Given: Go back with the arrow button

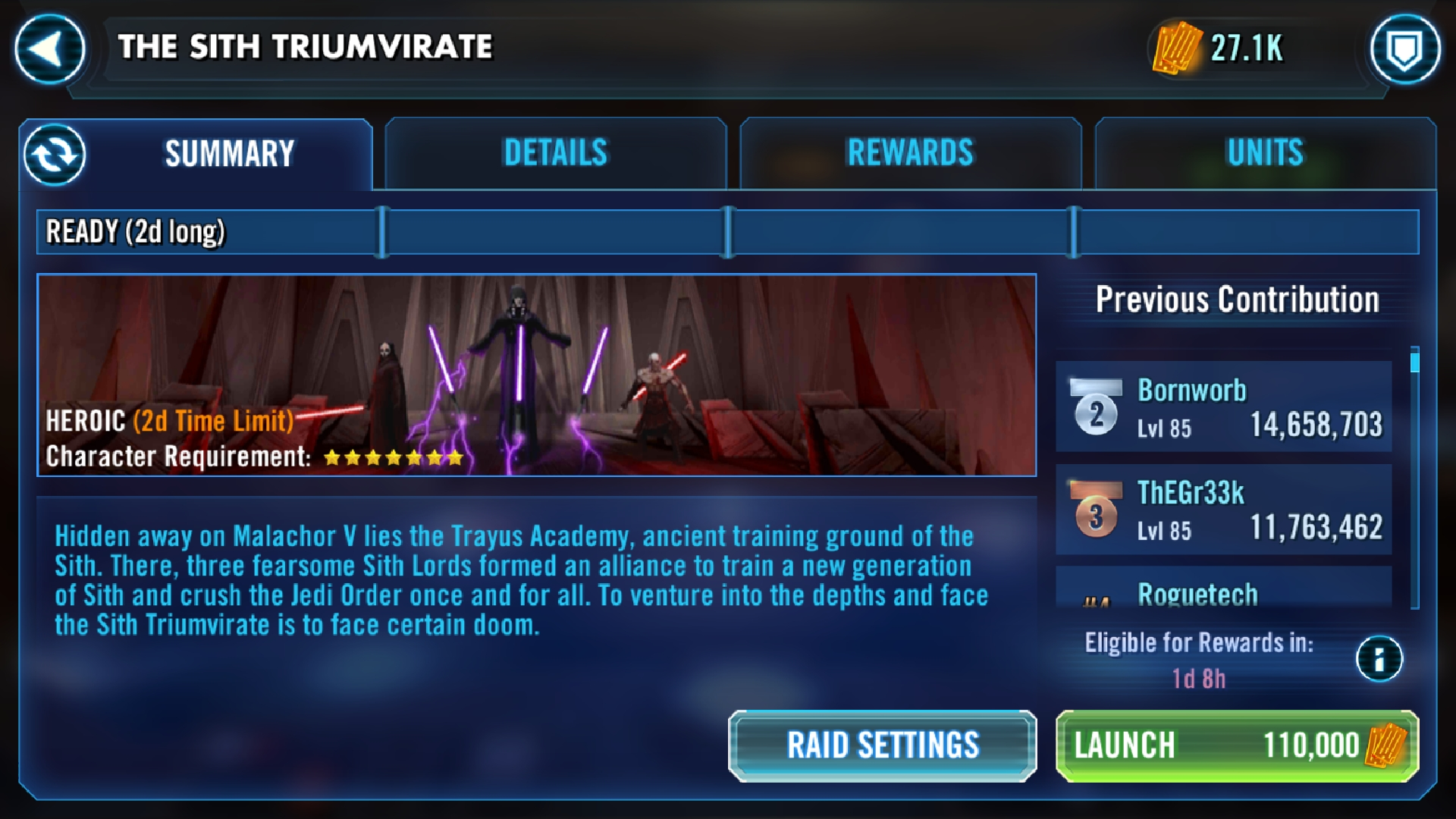Looking at the screenshot, I should click(x=49, y=49).
